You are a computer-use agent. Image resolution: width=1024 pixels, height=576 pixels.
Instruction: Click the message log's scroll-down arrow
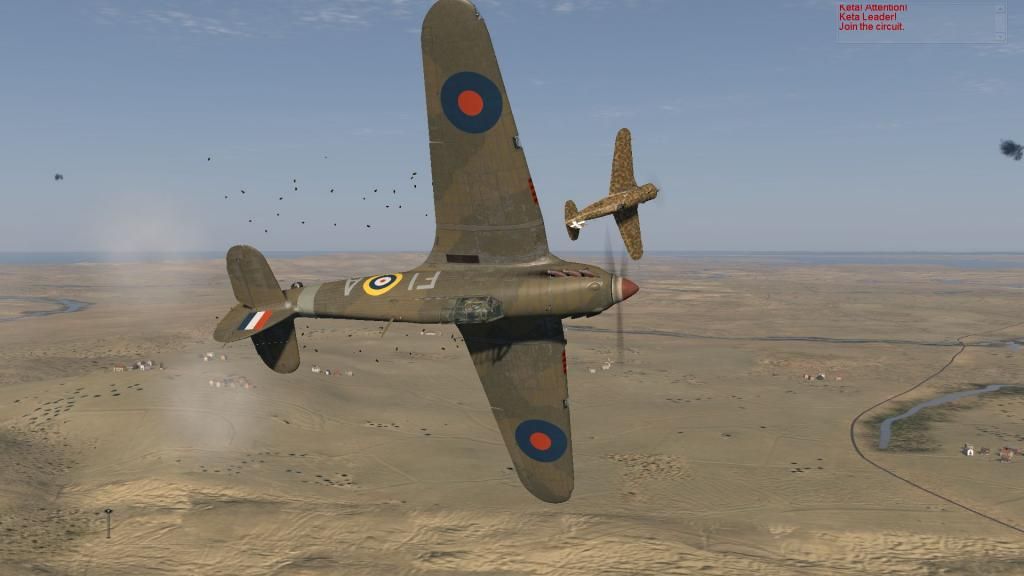pyautogui.click(x=999, y=37)
